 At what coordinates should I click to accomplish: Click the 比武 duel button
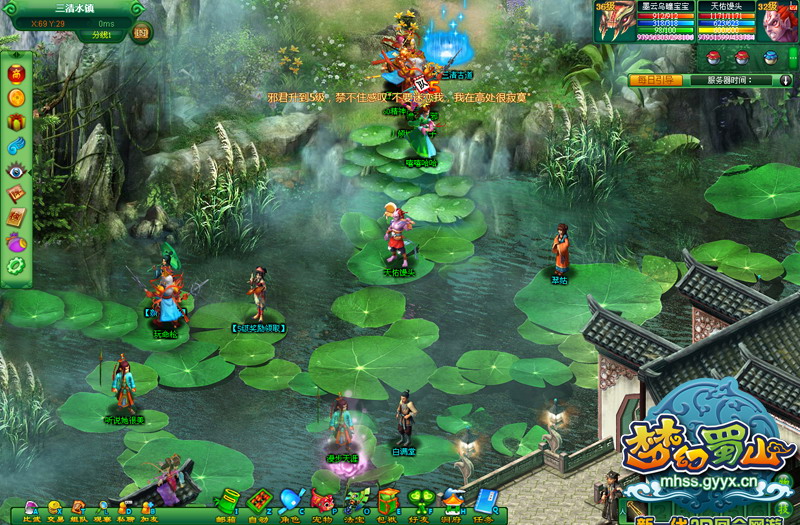pyautogui.click(x=31, y=510)
